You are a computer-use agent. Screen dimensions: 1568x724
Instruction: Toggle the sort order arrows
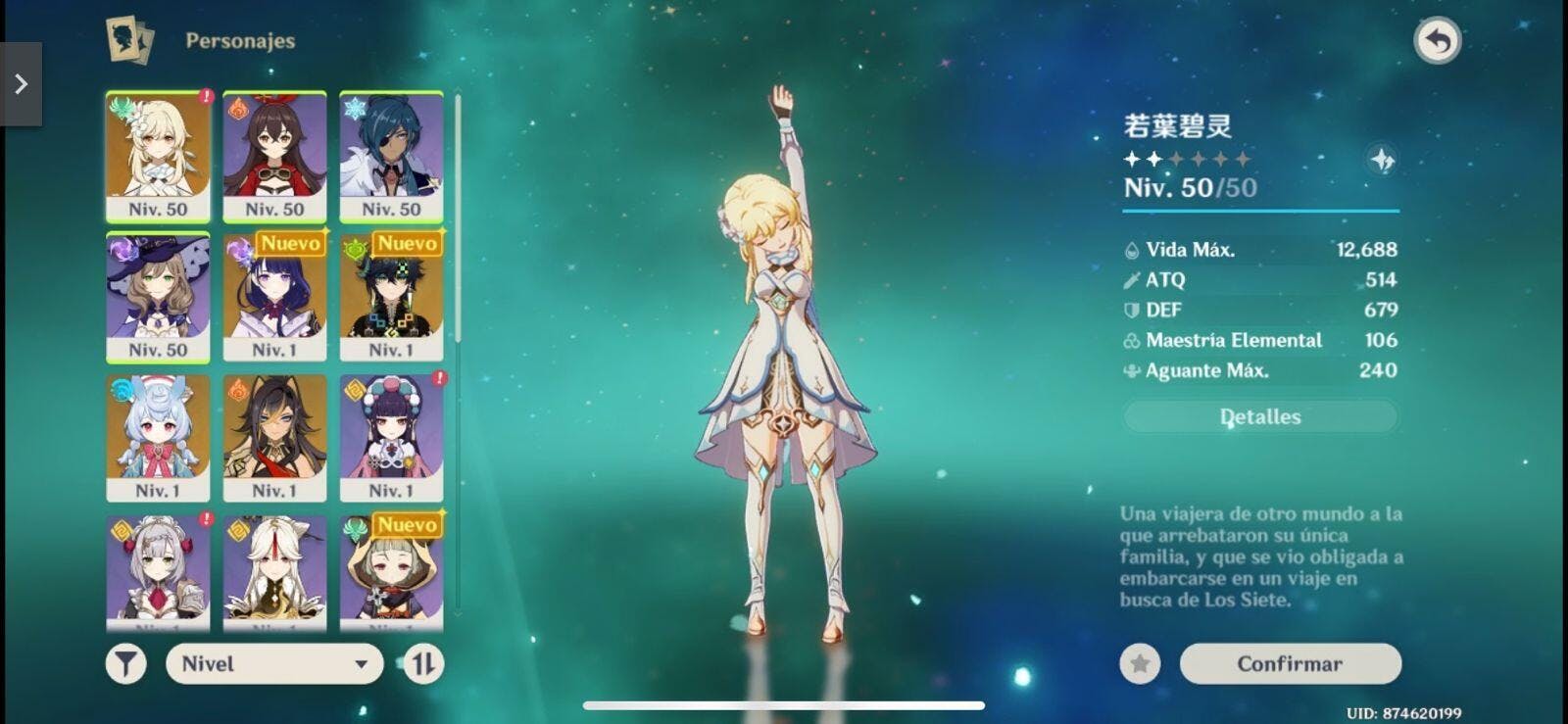(423, 663)
